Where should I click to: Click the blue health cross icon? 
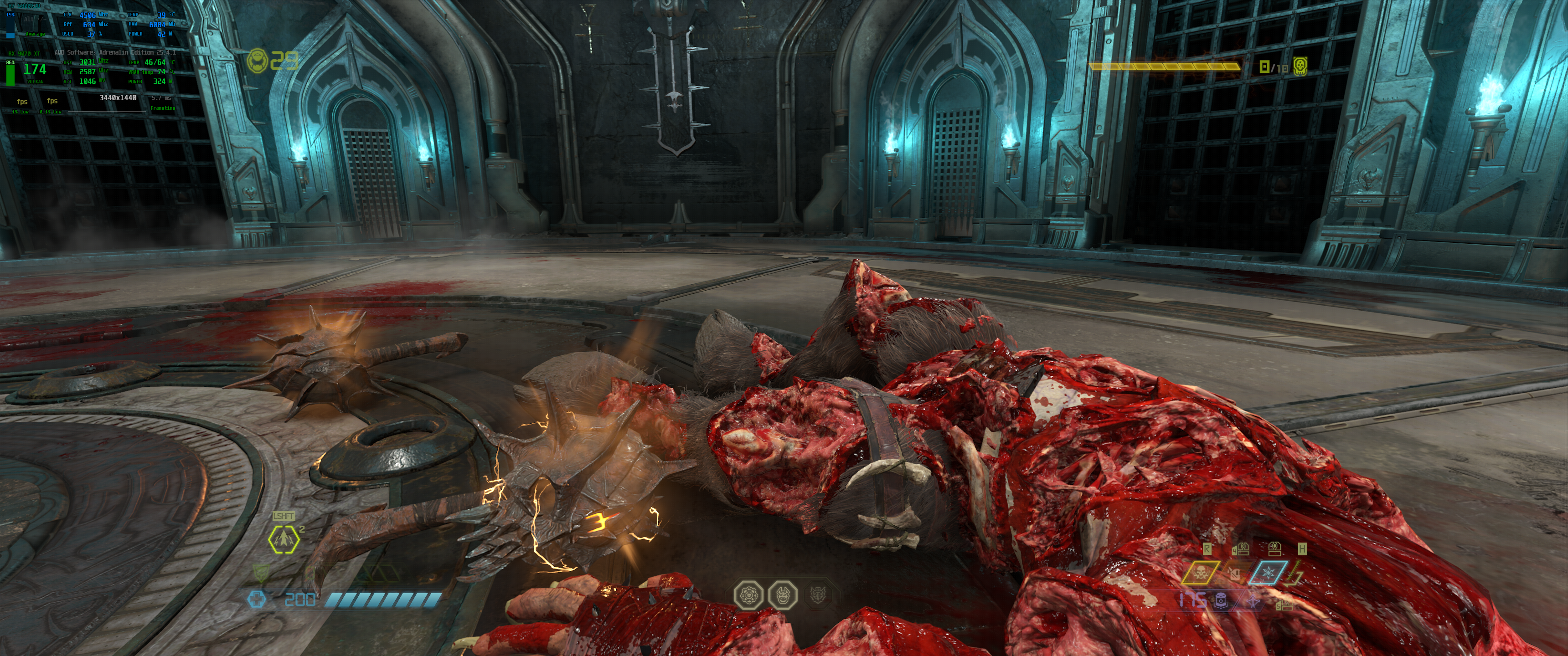pos(257,600)
